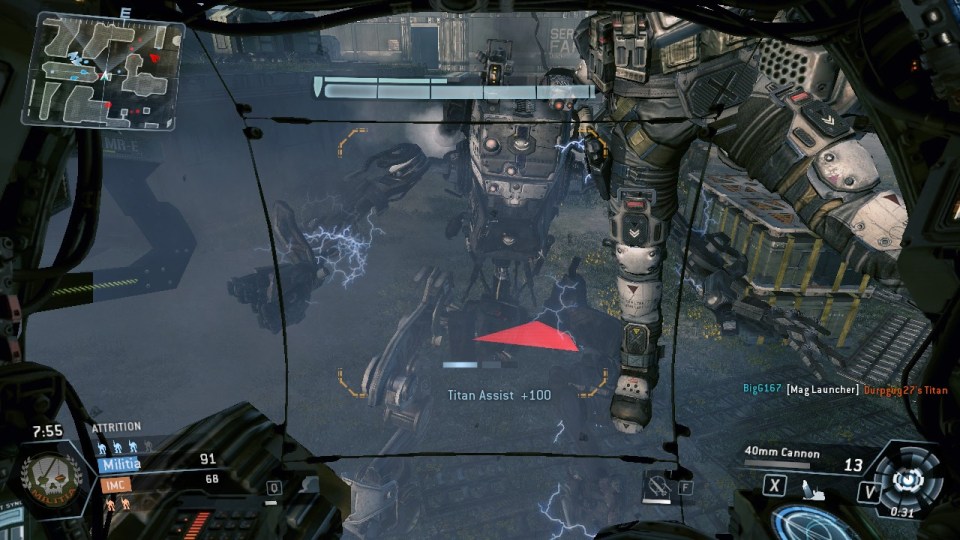Select the blue Militia team label
The image size is (960, 540).
[119, 464]
